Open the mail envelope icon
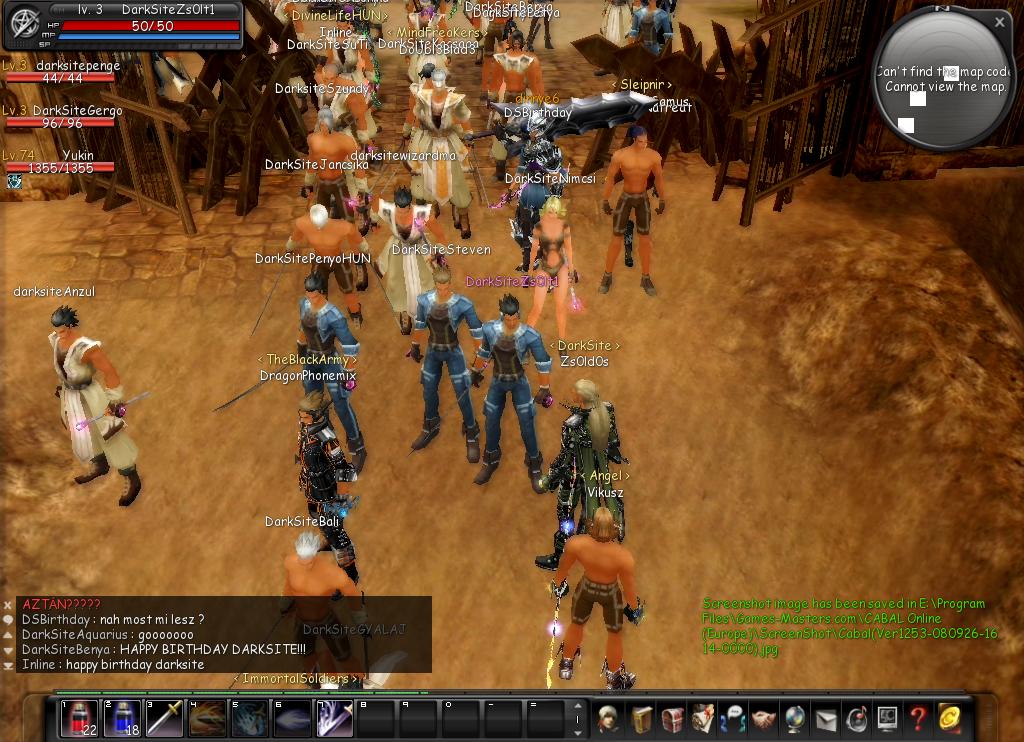The image size is (1024, 742). tap(826, 718)
